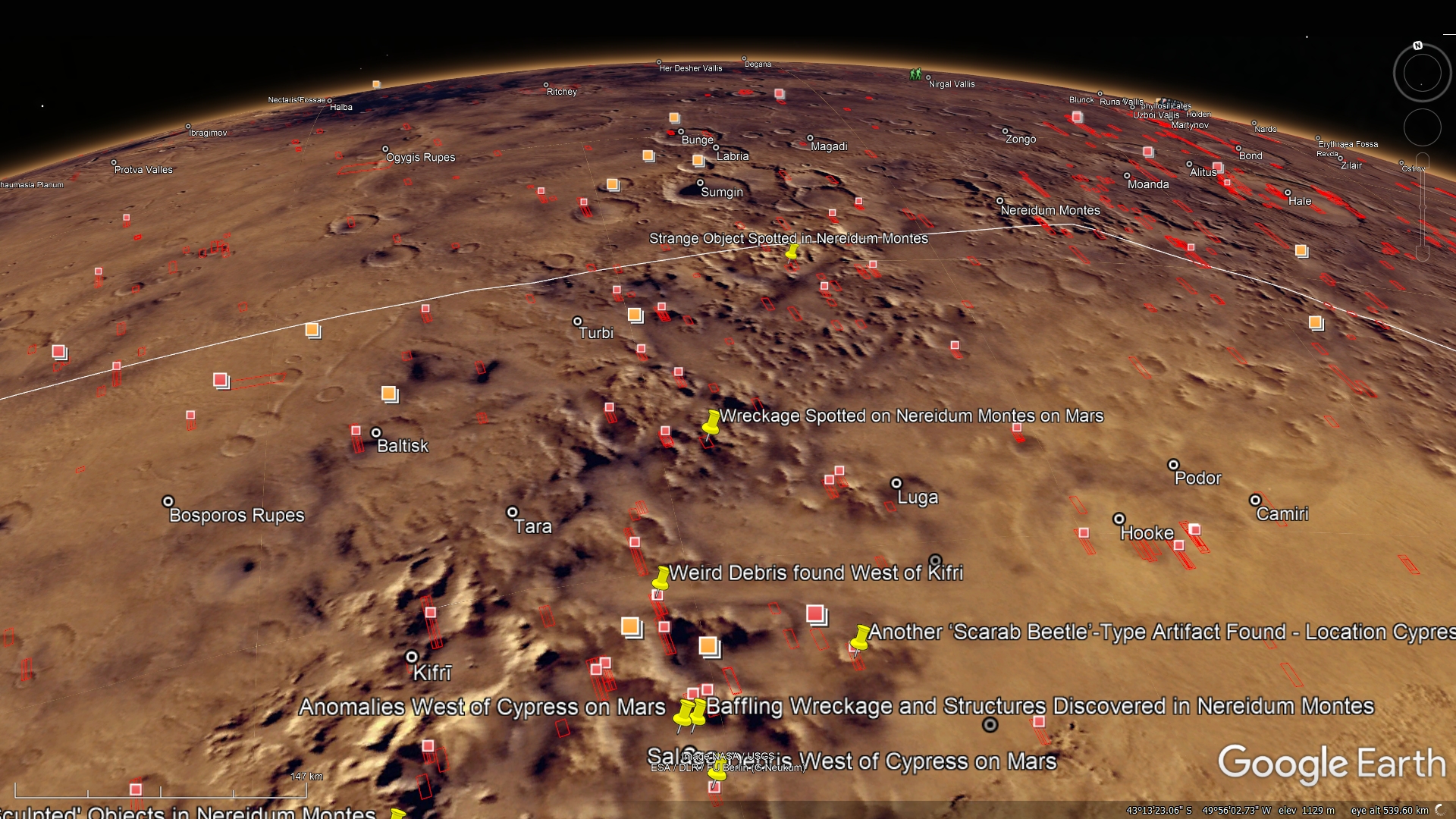Select the Bosporos Rupes place marker
The width and height of the screenshot is (1456, 819).
168,502
